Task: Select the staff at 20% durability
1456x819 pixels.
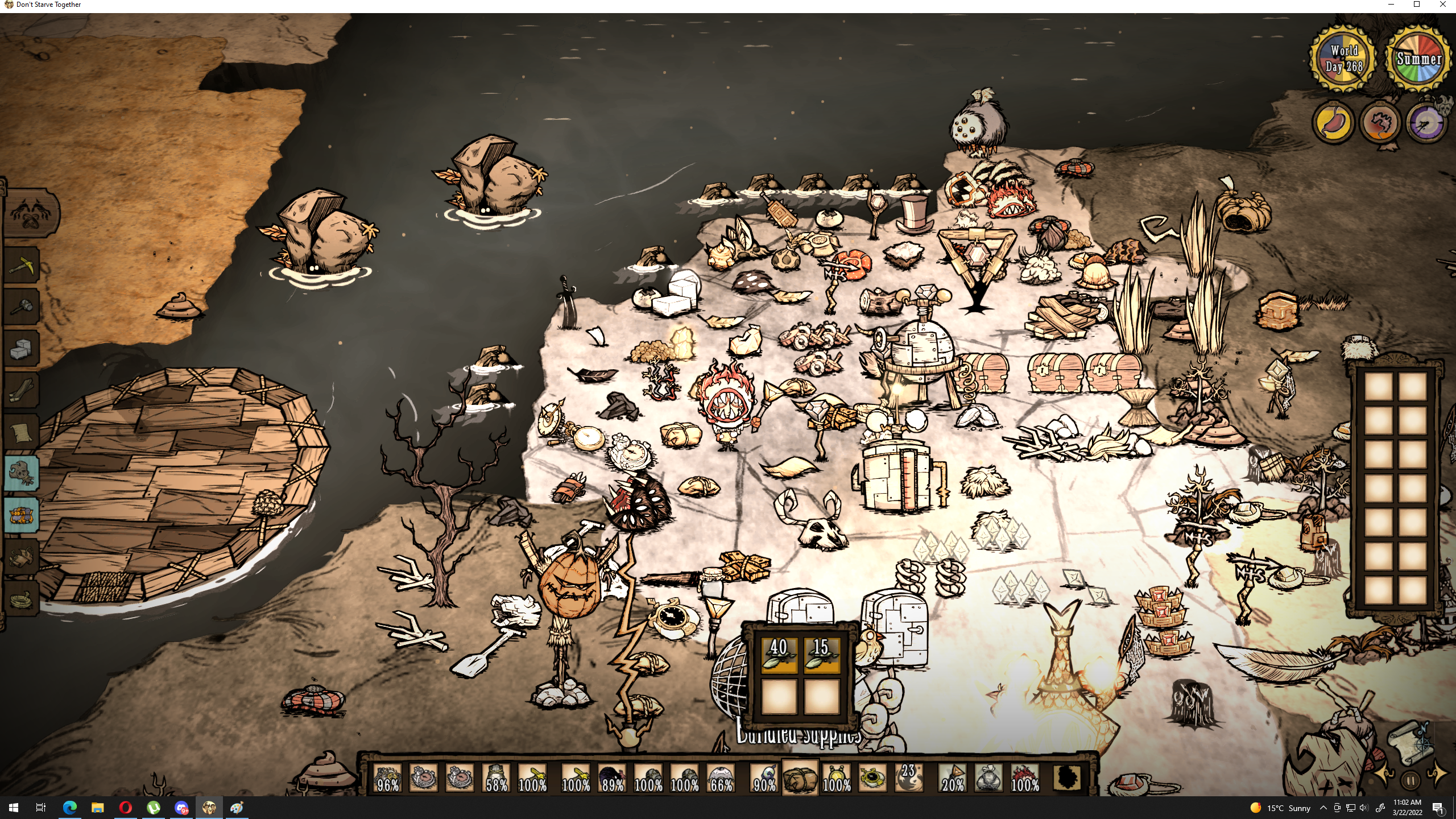Action: click(953, 777)
